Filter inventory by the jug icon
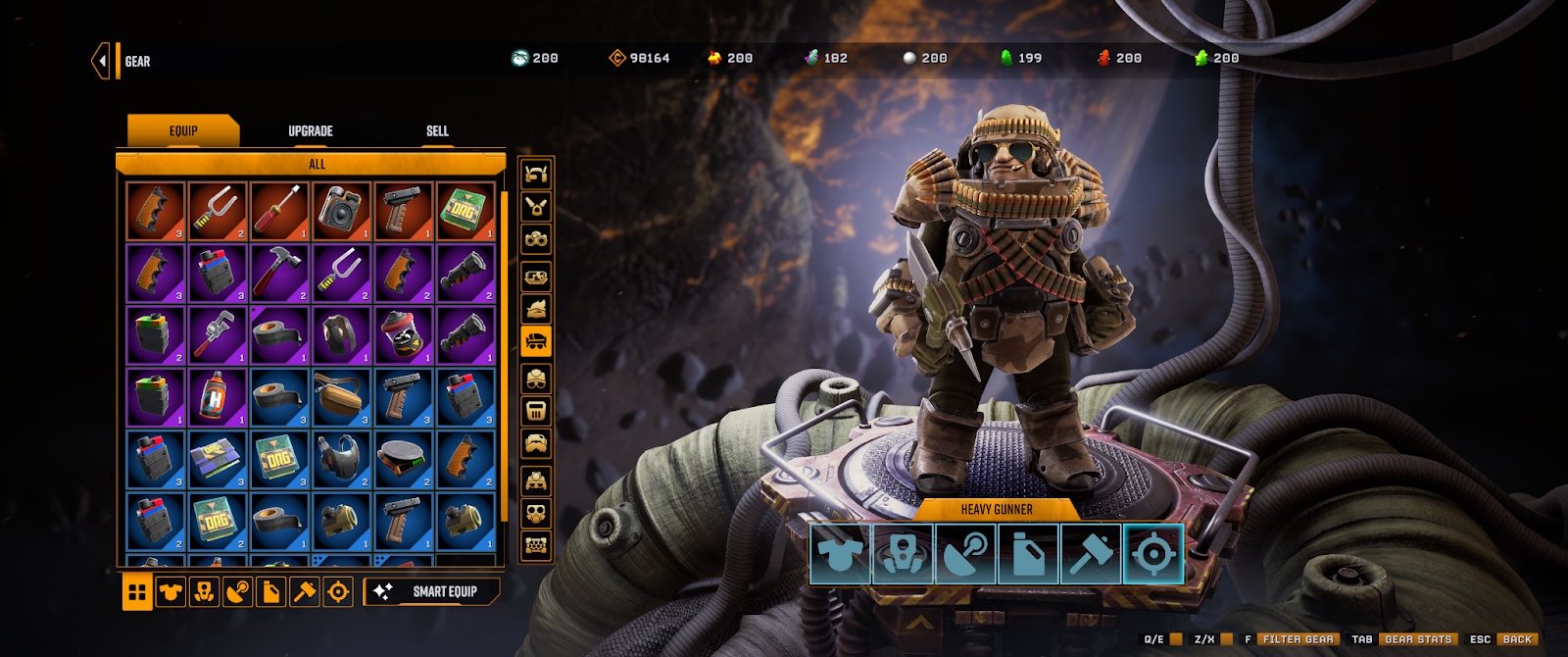The image size is (1568, 657). 271,592
